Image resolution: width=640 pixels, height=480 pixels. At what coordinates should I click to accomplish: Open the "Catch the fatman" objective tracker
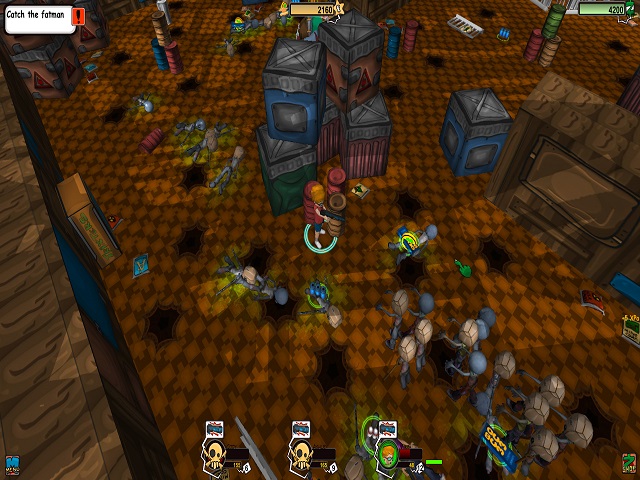pos(39,18)
